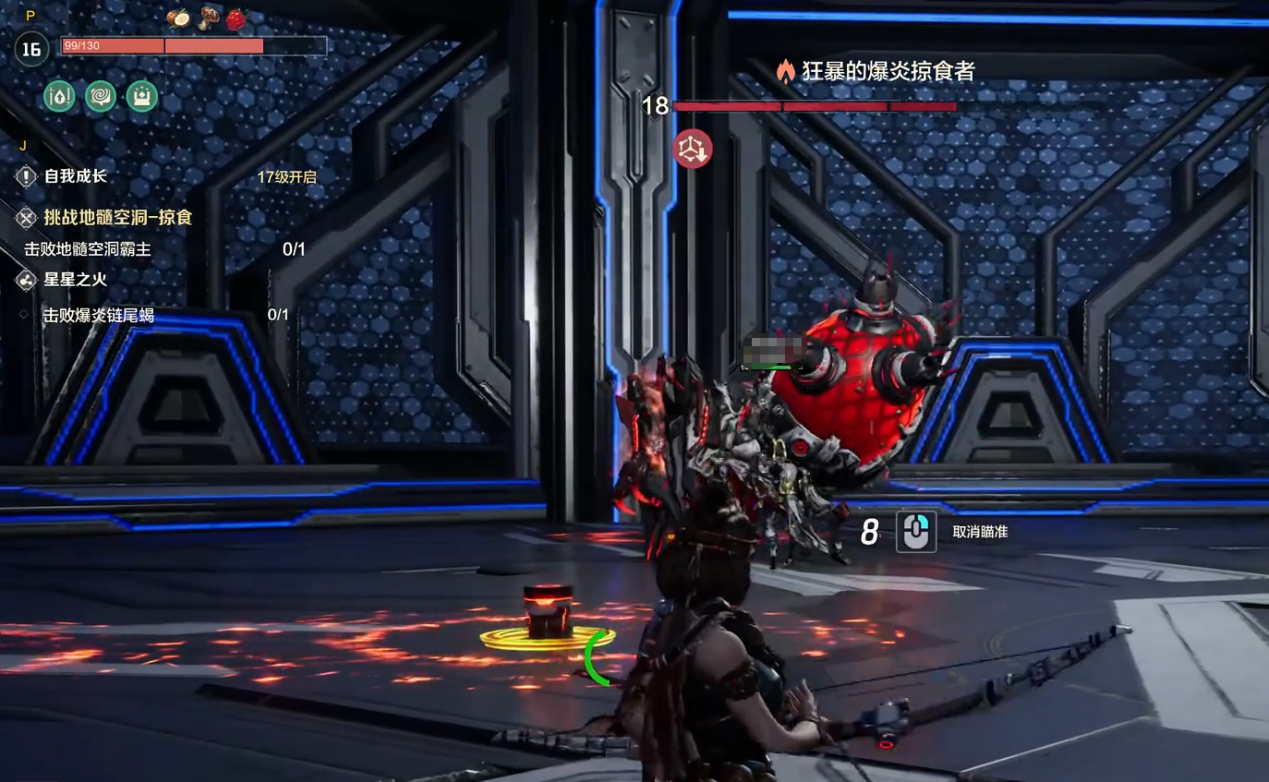Screen dimensions: 1269x782
Task: Select the coconut food buff icon
Action: [x=179, y=18]
